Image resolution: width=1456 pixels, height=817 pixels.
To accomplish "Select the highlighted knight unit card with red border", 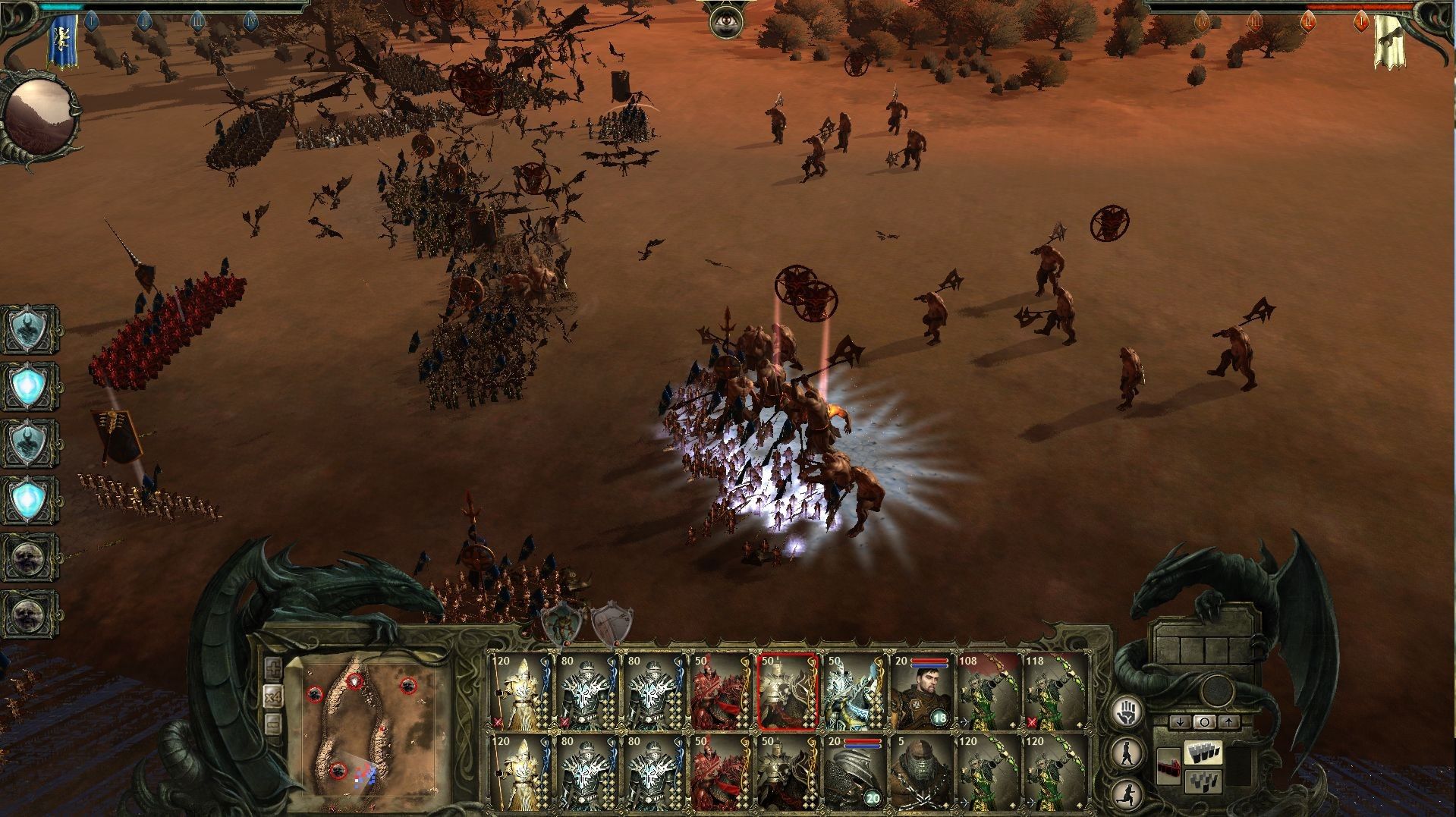I will 788,690.
